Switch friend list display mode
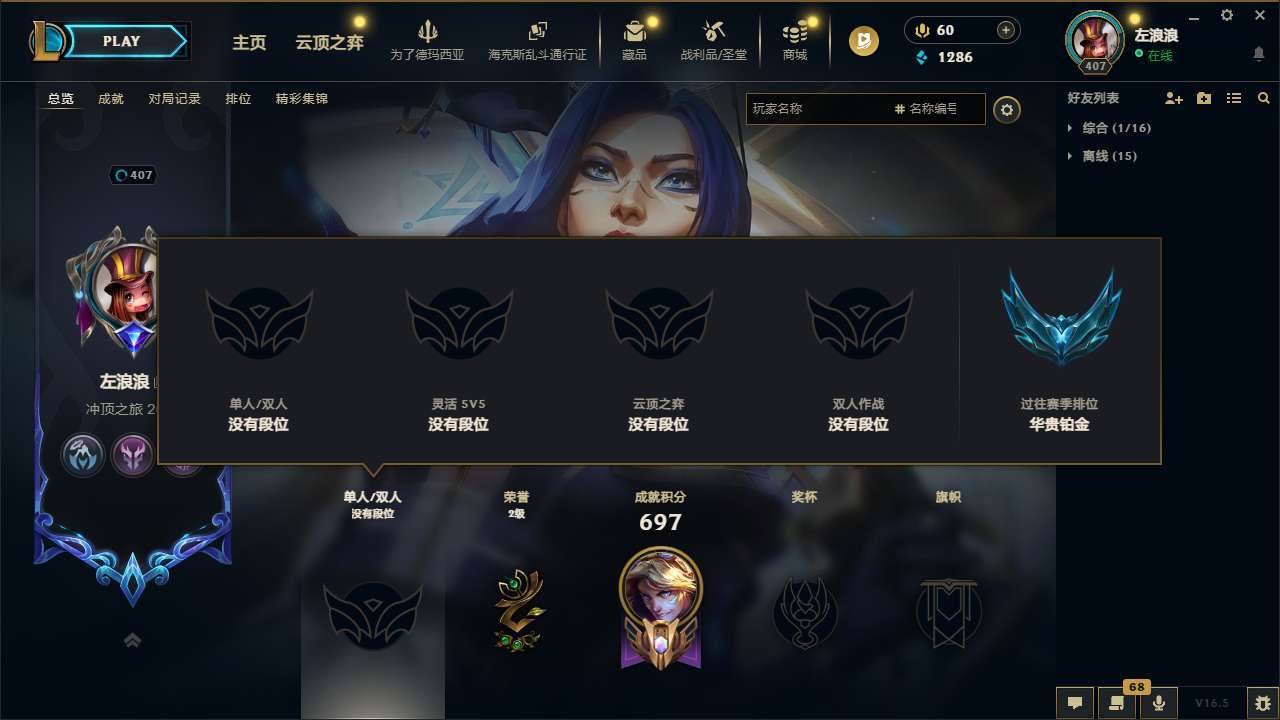1280x720 pixels. tap(1234, 98)
